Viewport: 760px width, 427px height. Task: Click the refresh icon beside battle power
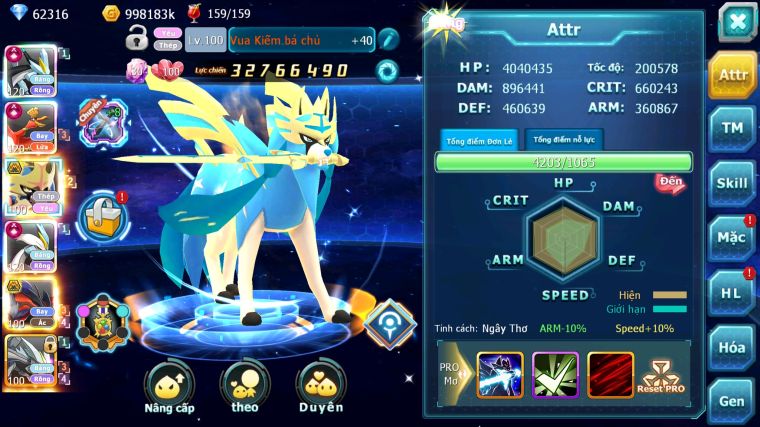[386, 71]
